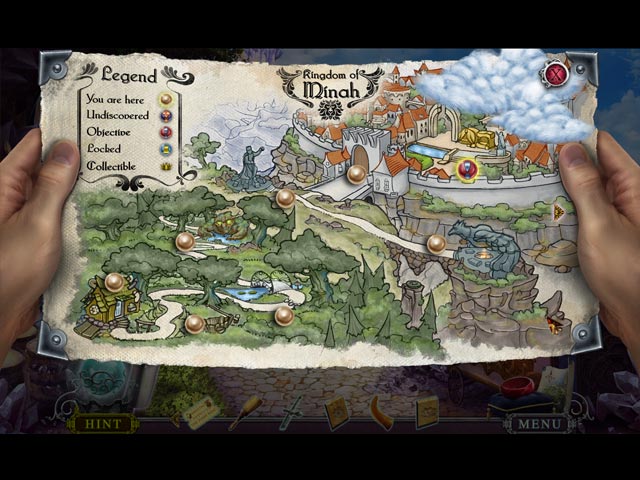Travel to the pearl marker at the castle gate
Screen dimensions: 640x480
(x=357, y=173)
